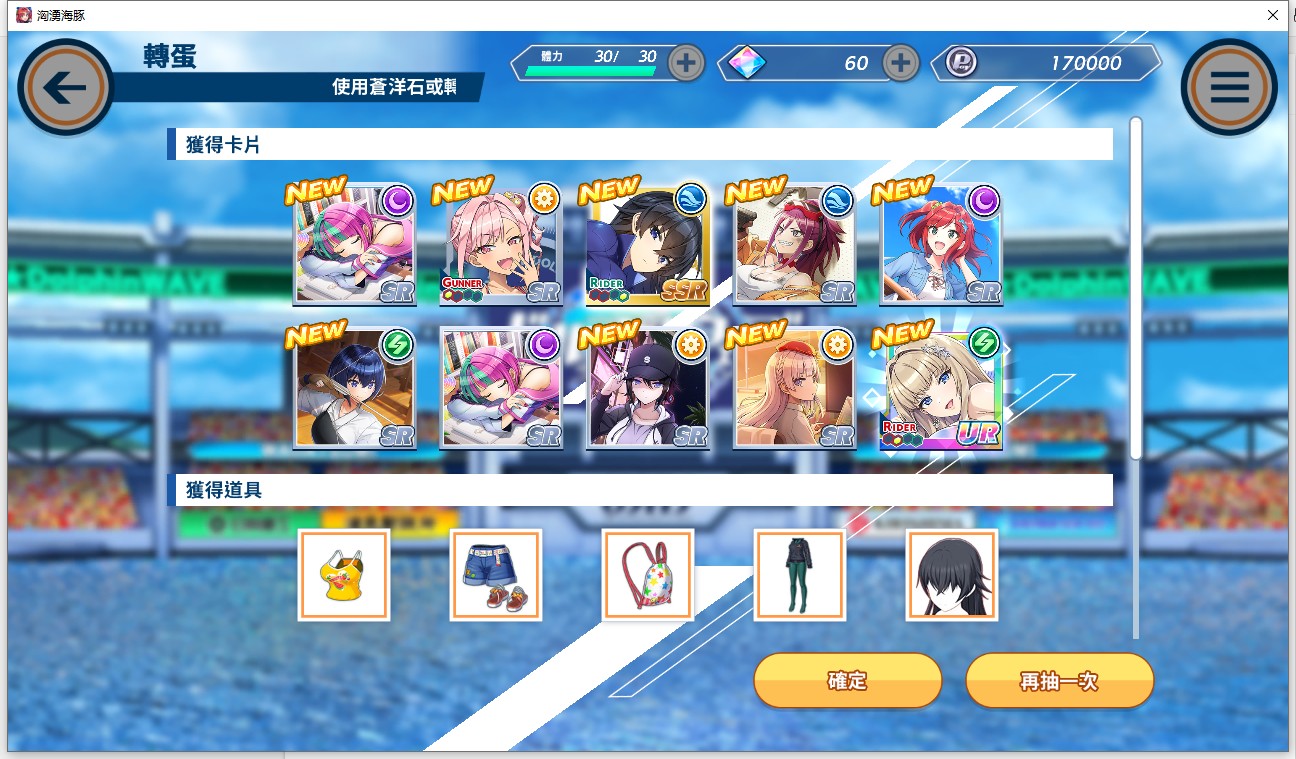Screen dimensions: 1296x759
Task: View the dark blue-haired SR card
Action: pos(354,389)
